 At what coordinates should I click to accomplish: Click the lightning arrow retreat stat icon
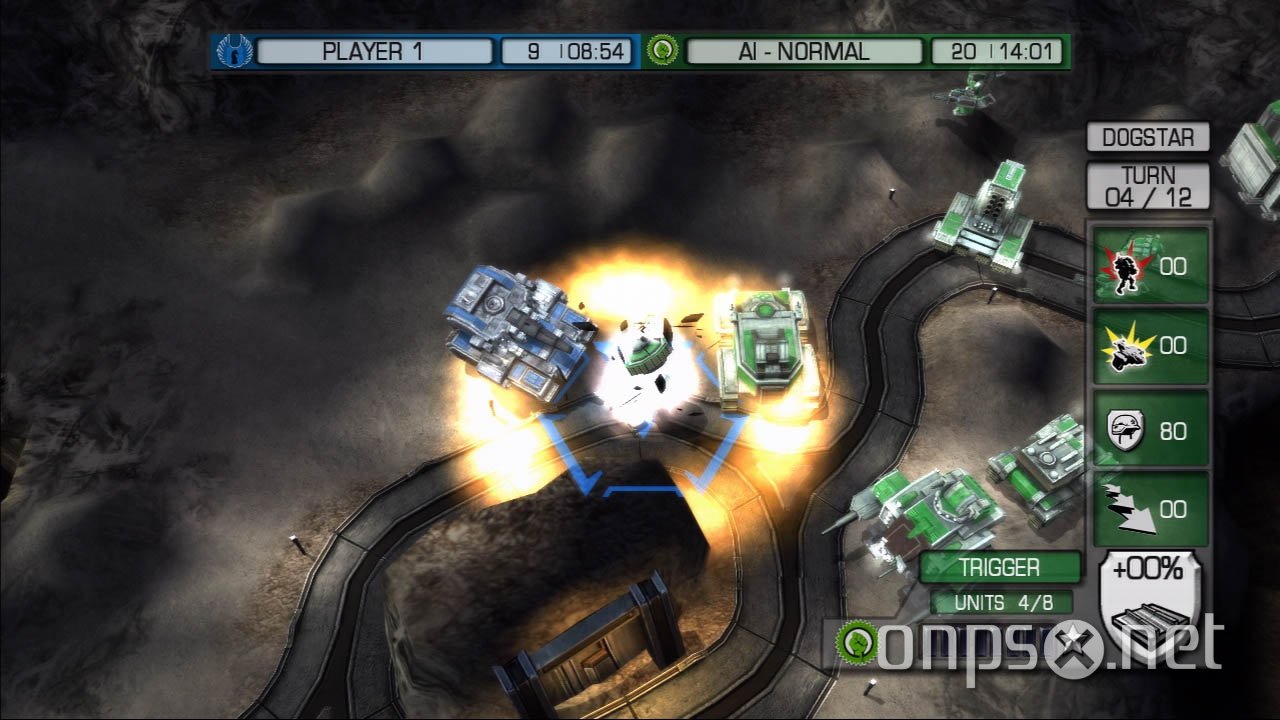(x=1127, y=510)
